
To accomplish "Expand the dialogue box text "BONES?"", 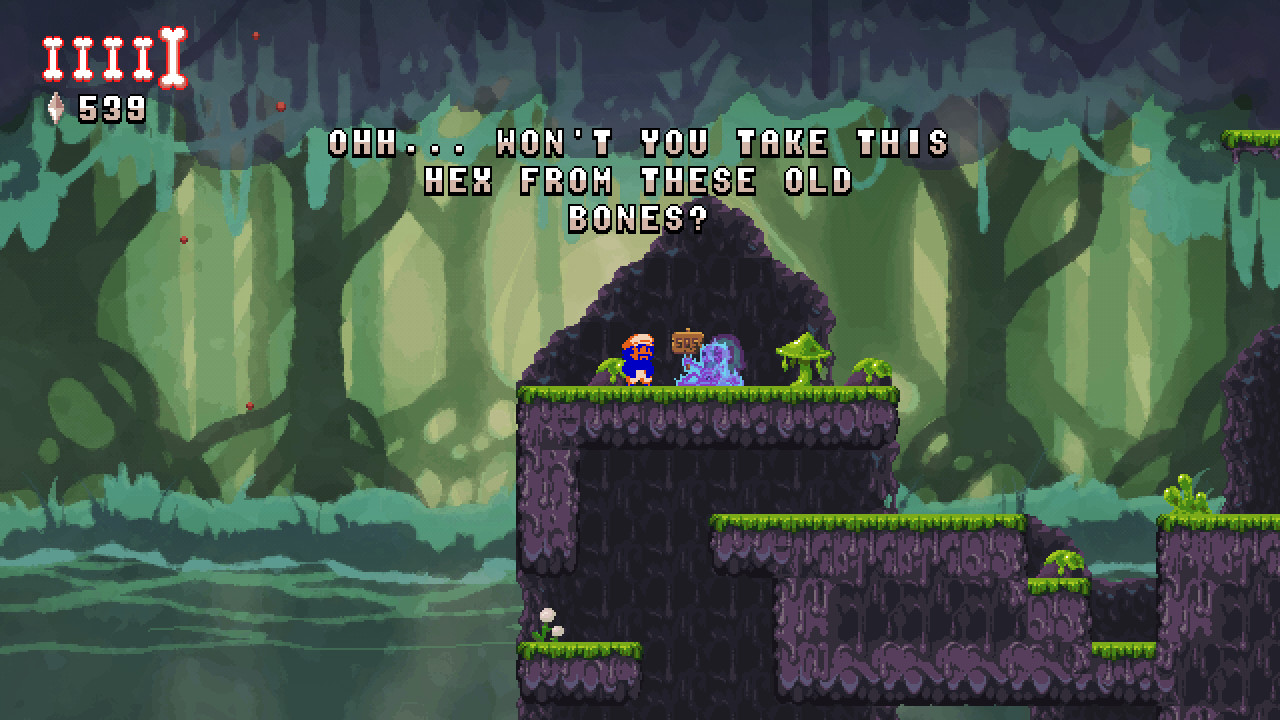I will 640,219.
